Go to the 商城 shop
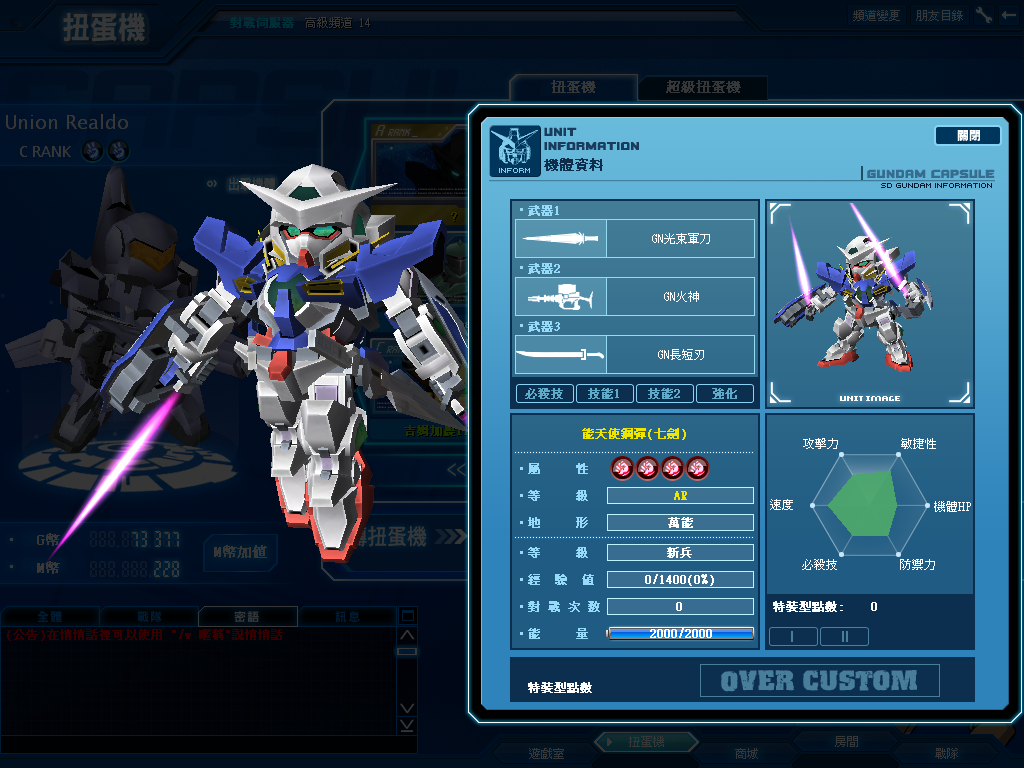Screen dimensions: 1024x768 tap(746, 753)
